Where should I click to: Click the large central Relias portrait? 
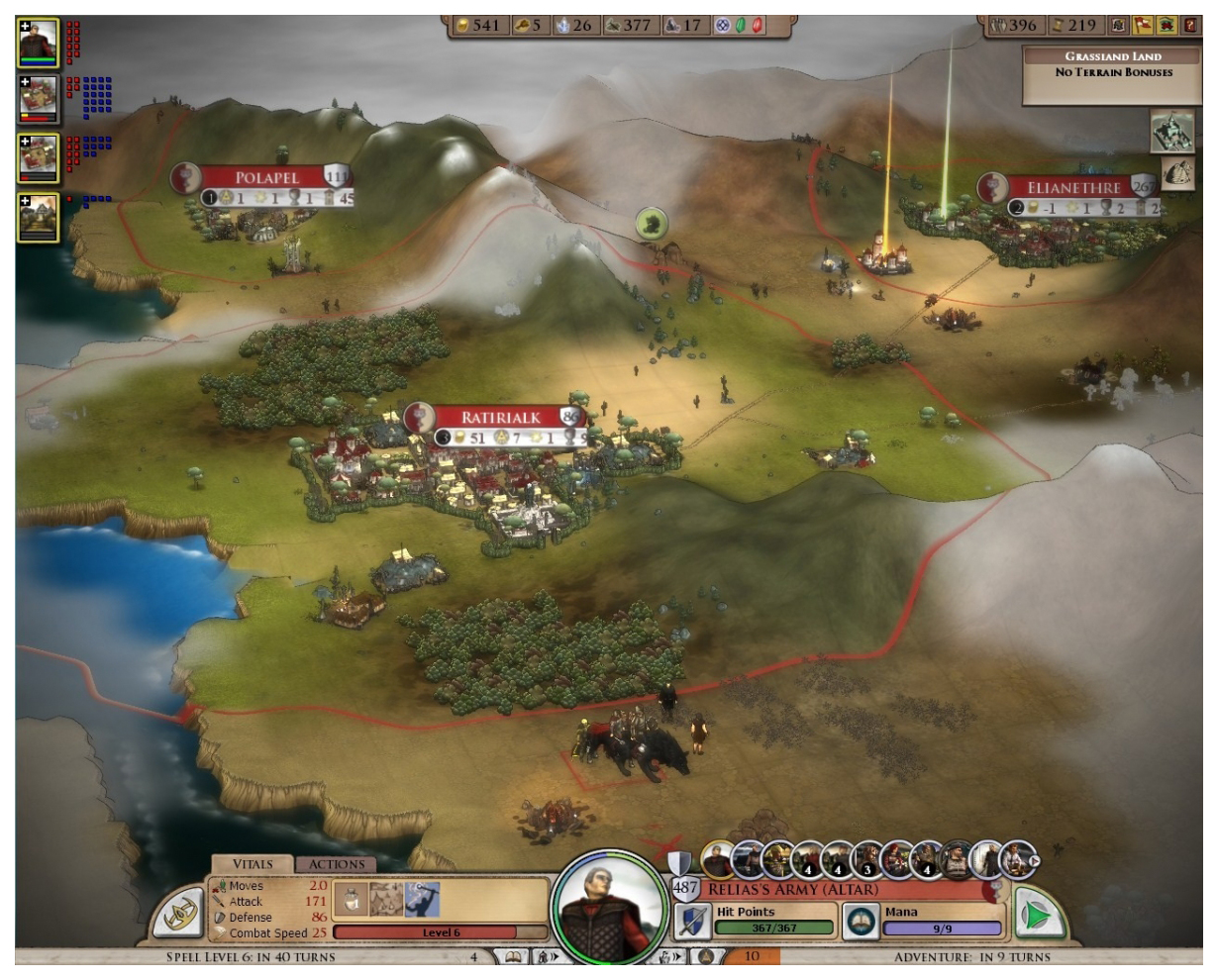pos(608,904)
